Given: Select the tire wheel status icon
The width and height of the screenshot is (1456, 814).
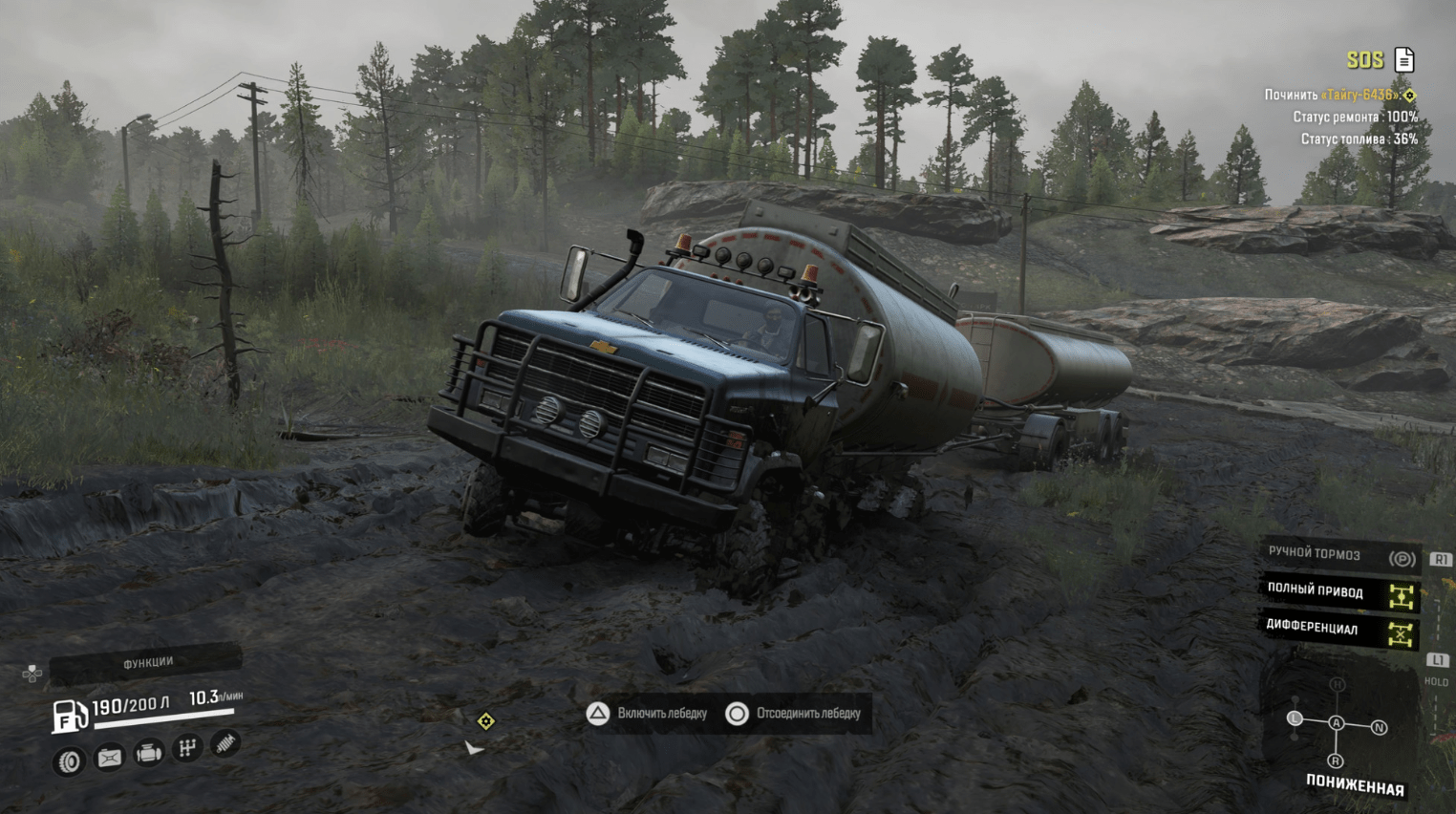Looking at the screenshot, I should click(69, 761).
